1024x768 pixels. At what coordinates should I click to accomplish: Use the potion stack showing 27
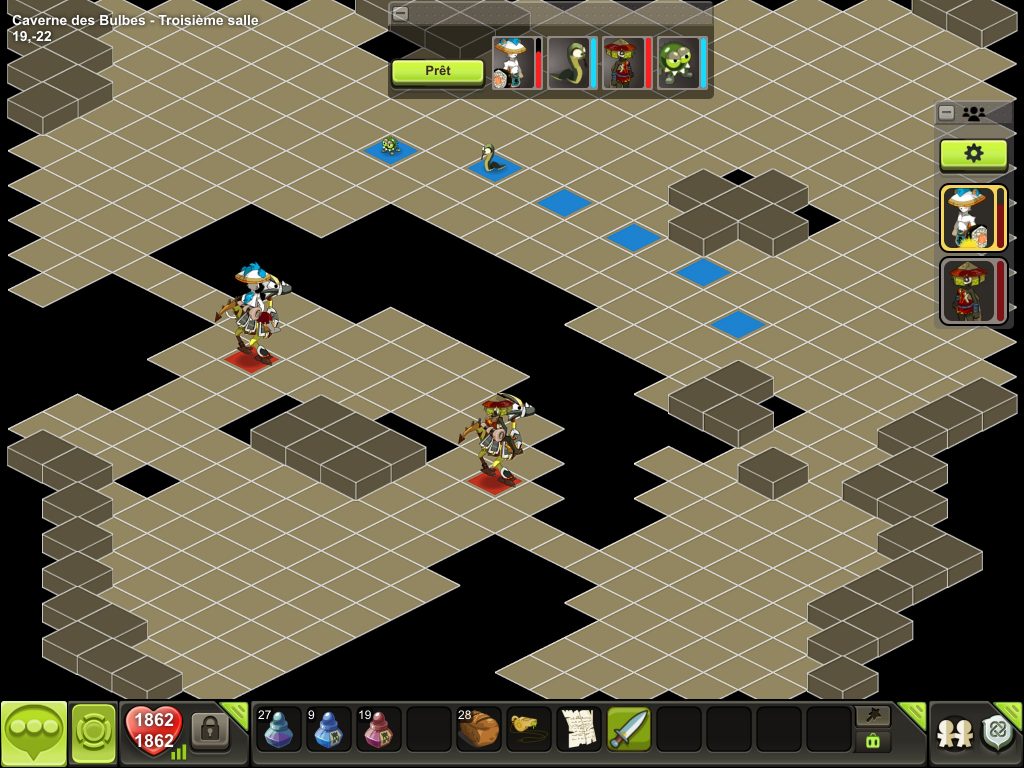click(278, 730)
